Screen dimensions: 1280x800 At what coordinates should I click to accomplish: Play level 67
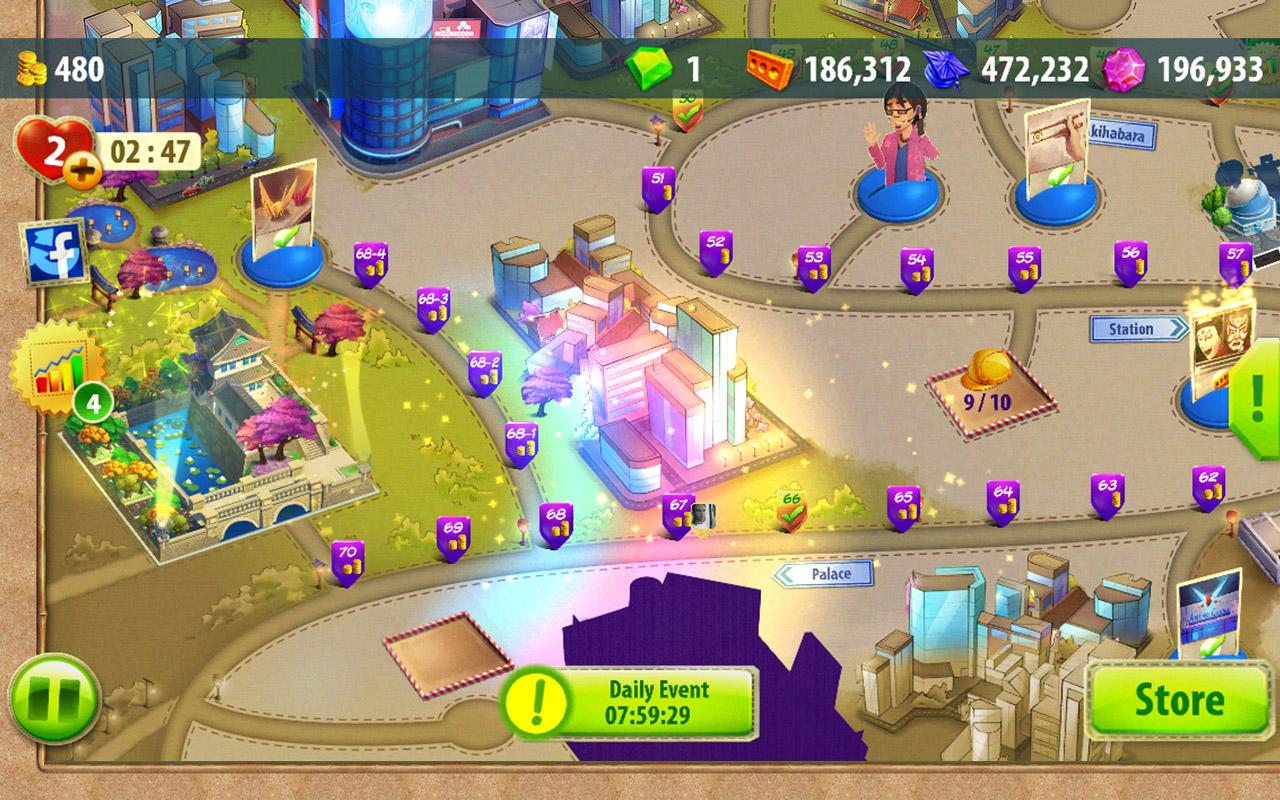[678, 515]
